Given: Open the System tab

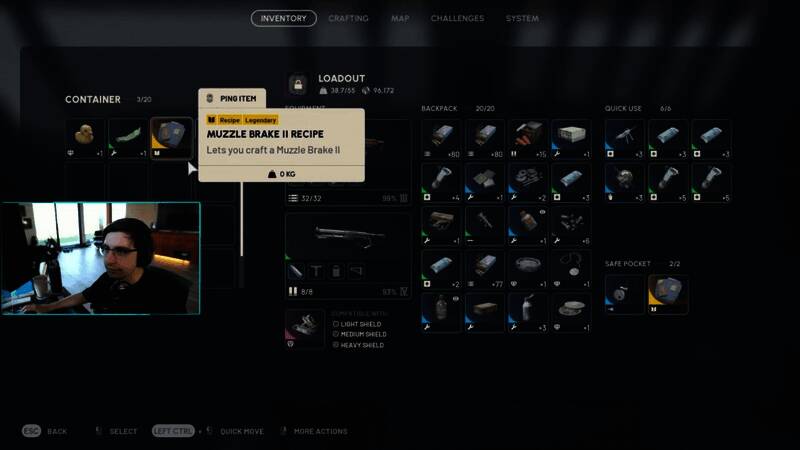Looking at the screenshot, I should tap(522, 18).
